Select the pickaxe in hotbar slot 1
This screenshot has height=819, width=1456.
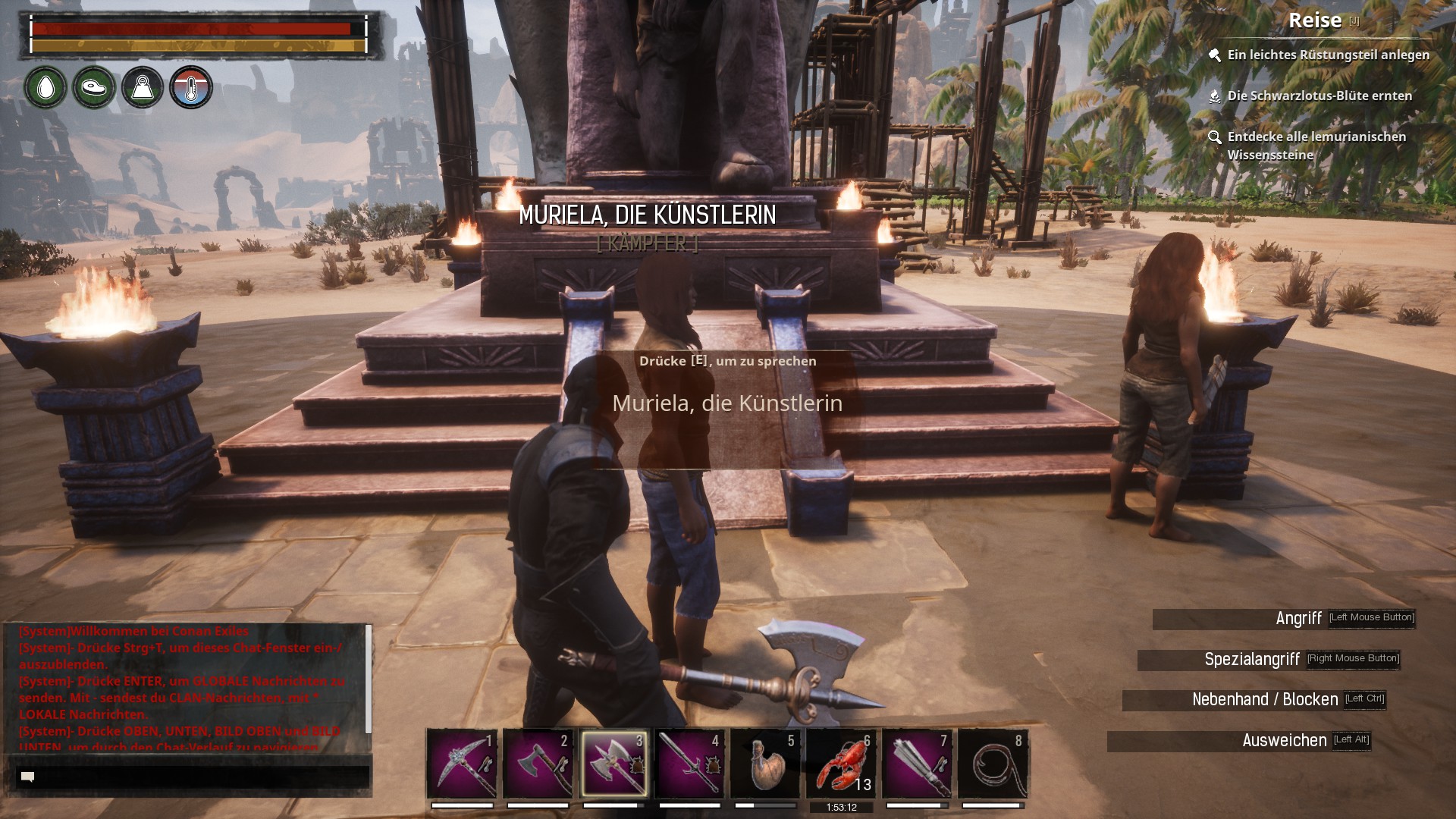click(x=462, y=764)
